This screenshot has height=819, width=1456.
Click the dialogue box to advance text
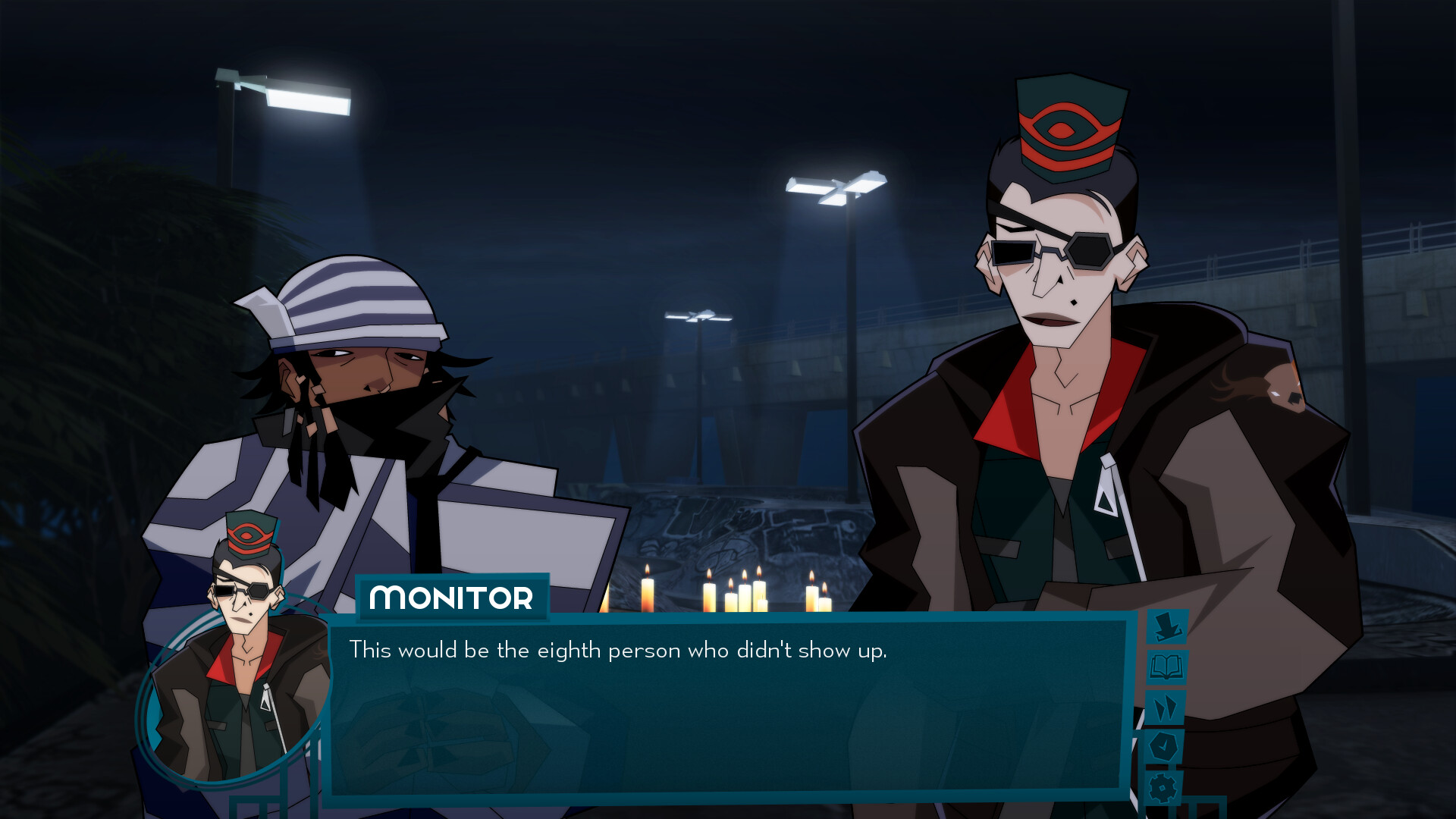728,720
